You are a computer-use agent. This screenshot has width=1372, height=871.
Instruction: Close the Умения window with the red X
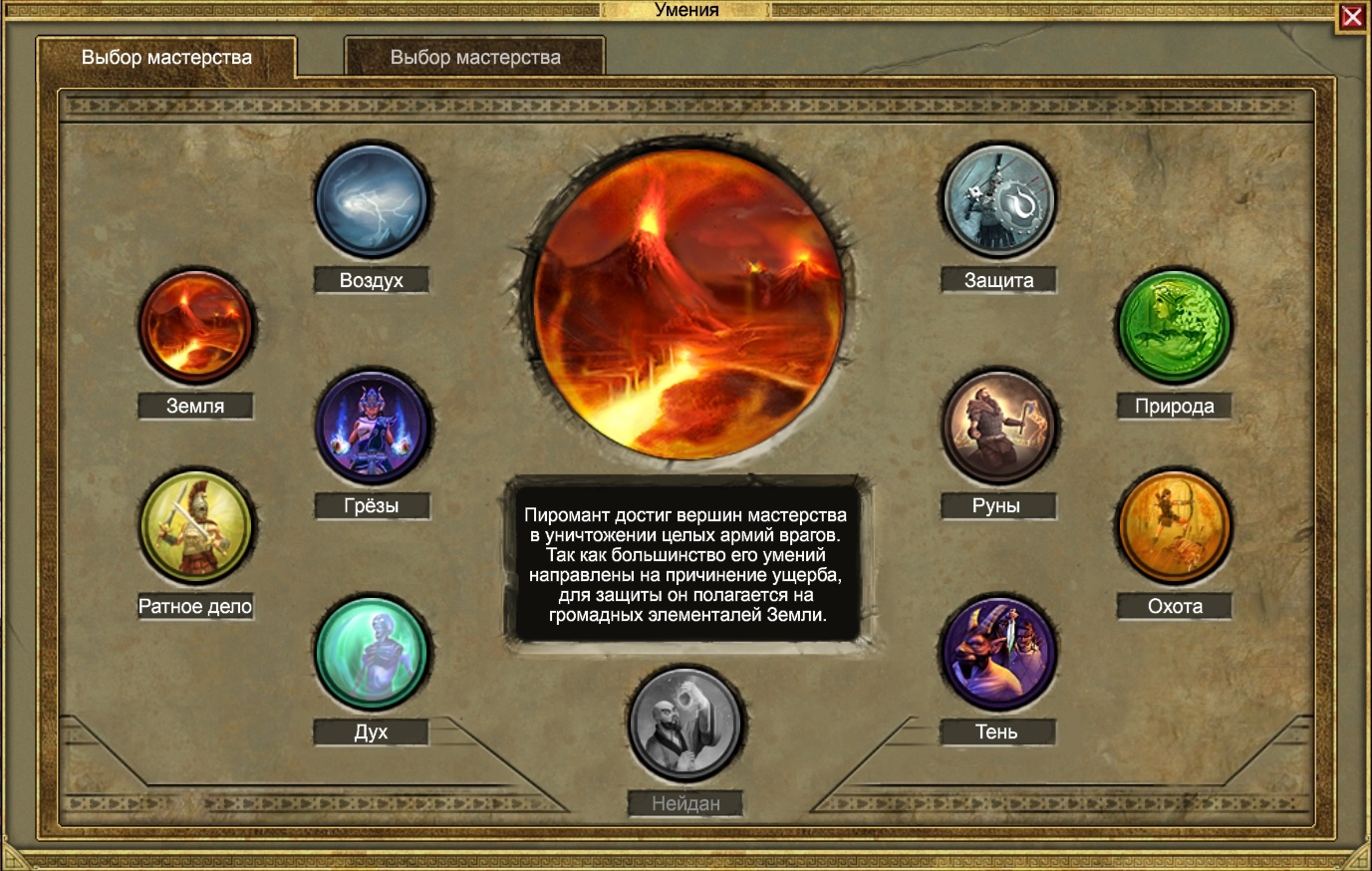pyautogui.click(x=1352, y=17)
